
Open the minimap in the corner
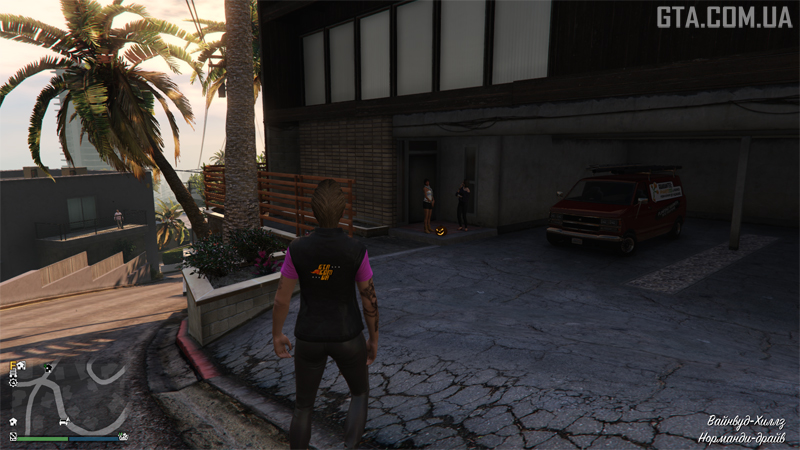coord(66,398)
